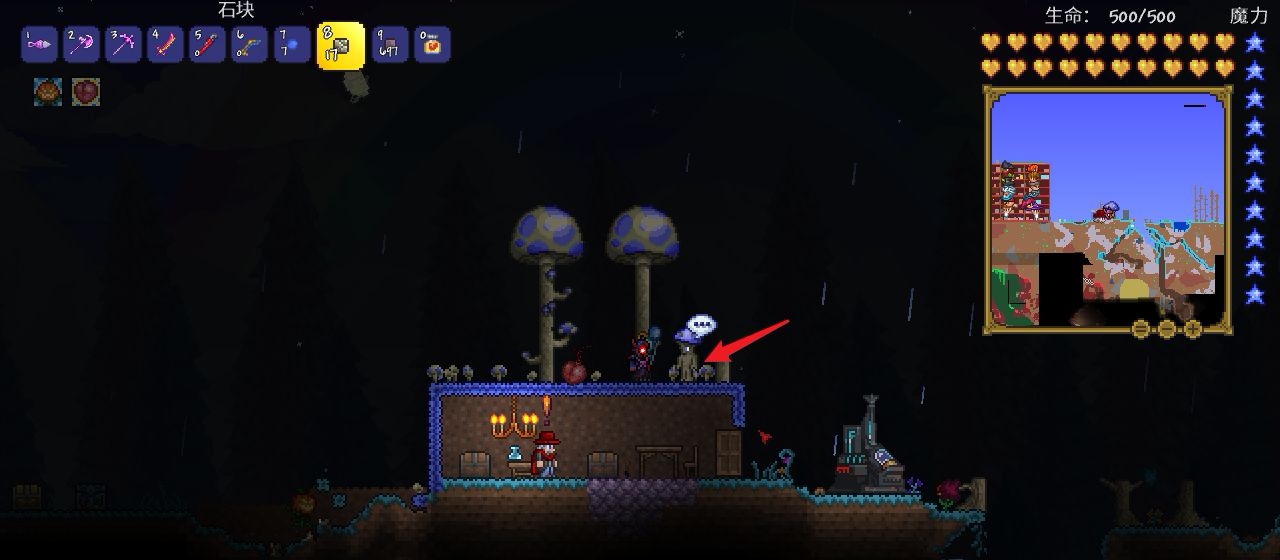Select the pink axe in slot 2
Viewport: 1280px width, 560px height.
coord(81,45)
